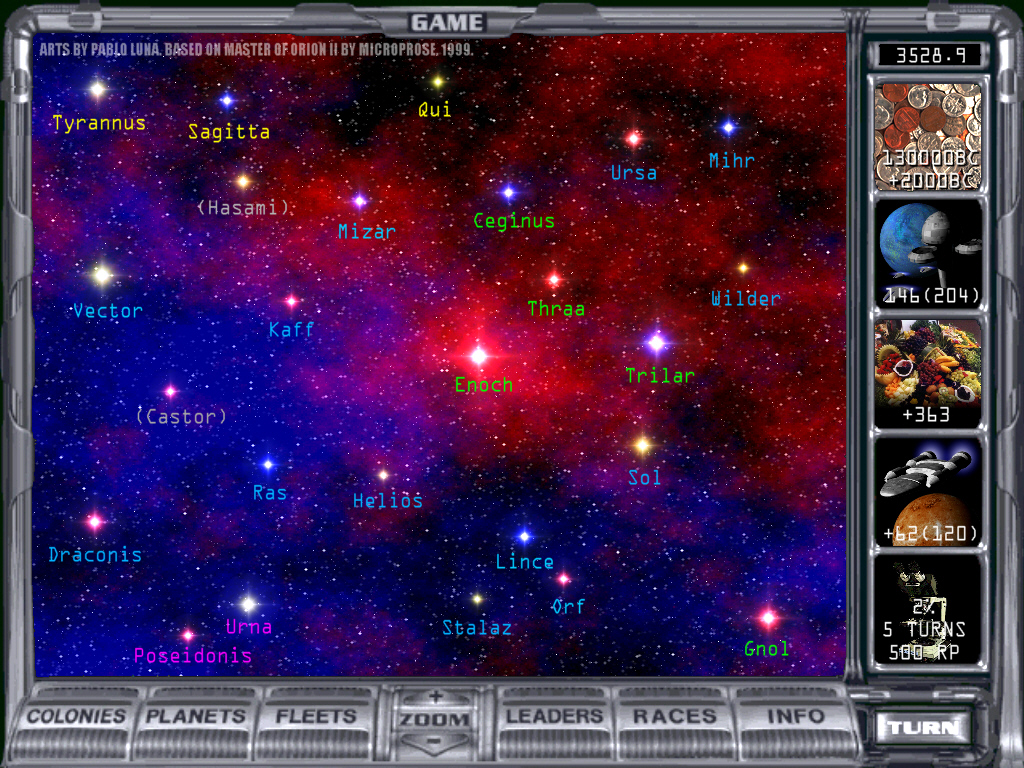Click the treasury coins panel

(x=928, y=136)
